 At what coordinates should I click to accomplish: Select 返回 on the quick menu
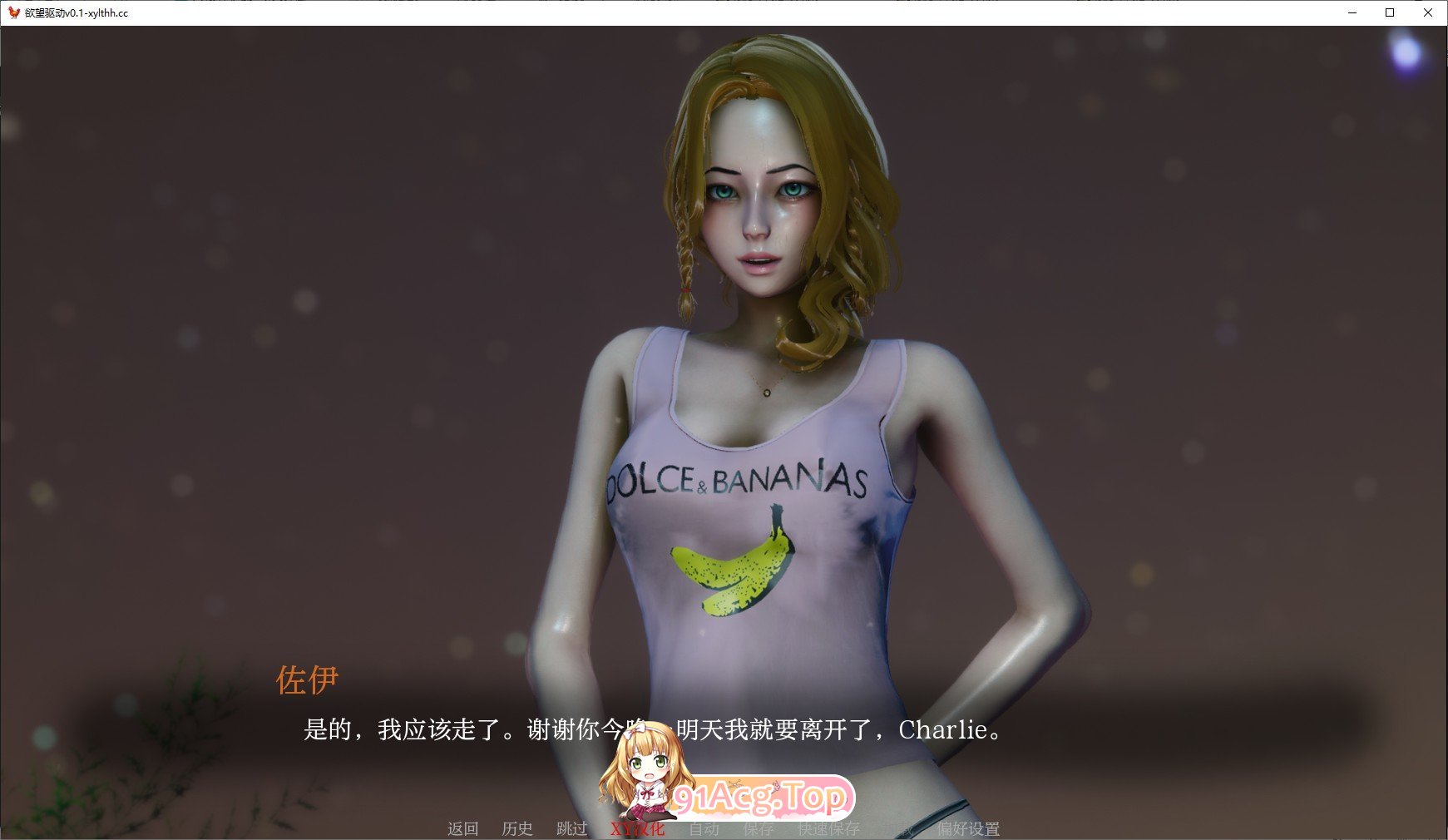tap(463, 829)
